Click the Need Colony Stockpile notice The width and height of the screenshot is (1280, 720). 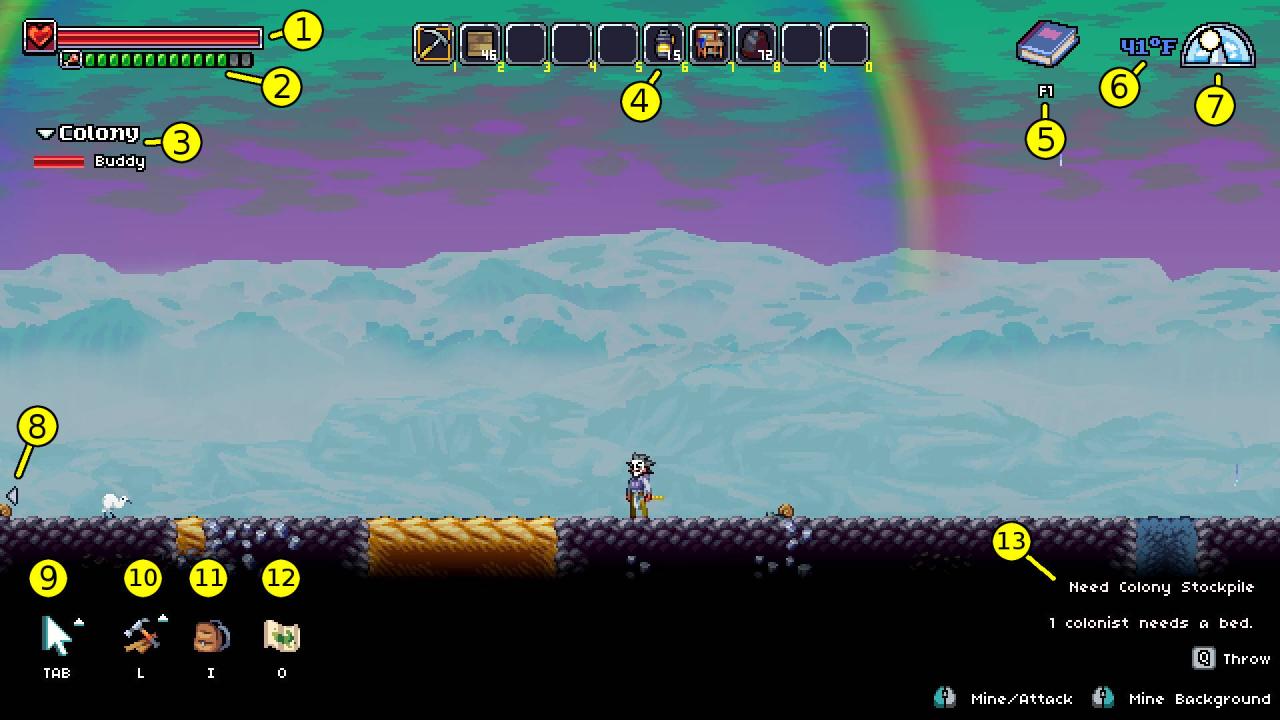1160,587
